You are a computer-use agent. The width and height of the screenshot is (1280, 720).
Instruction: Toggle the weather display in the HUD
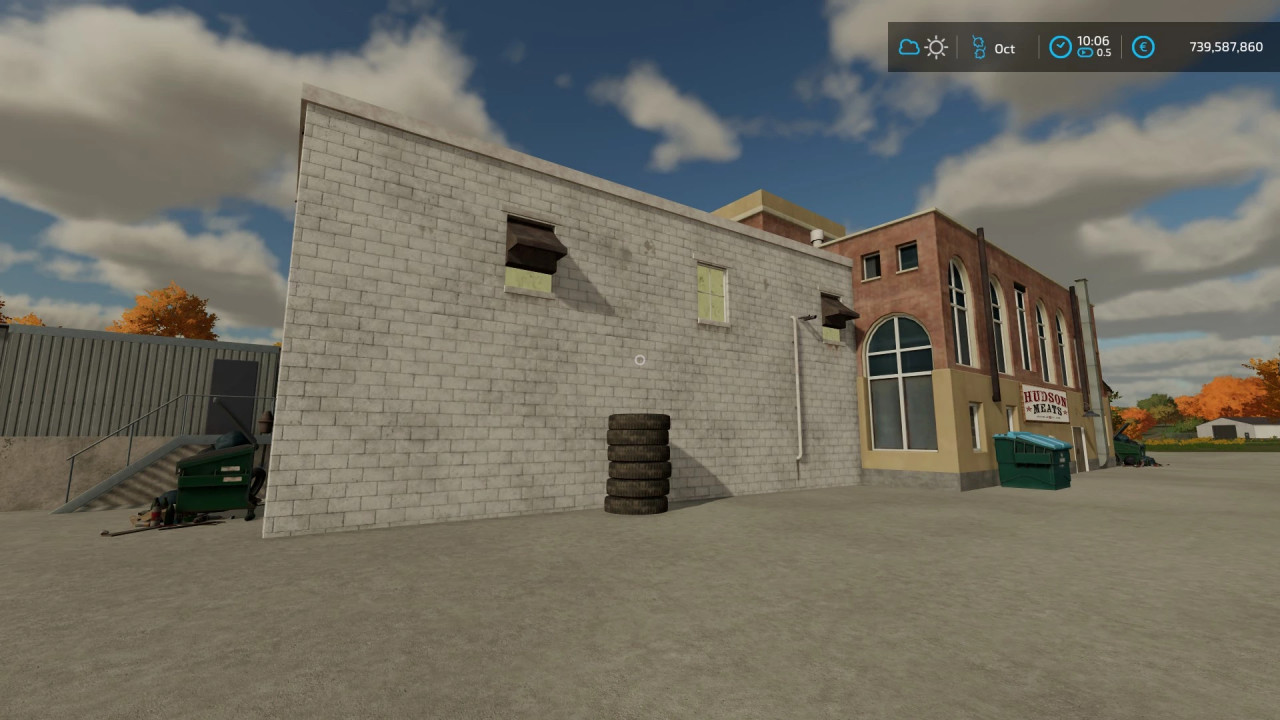(922, 47)
